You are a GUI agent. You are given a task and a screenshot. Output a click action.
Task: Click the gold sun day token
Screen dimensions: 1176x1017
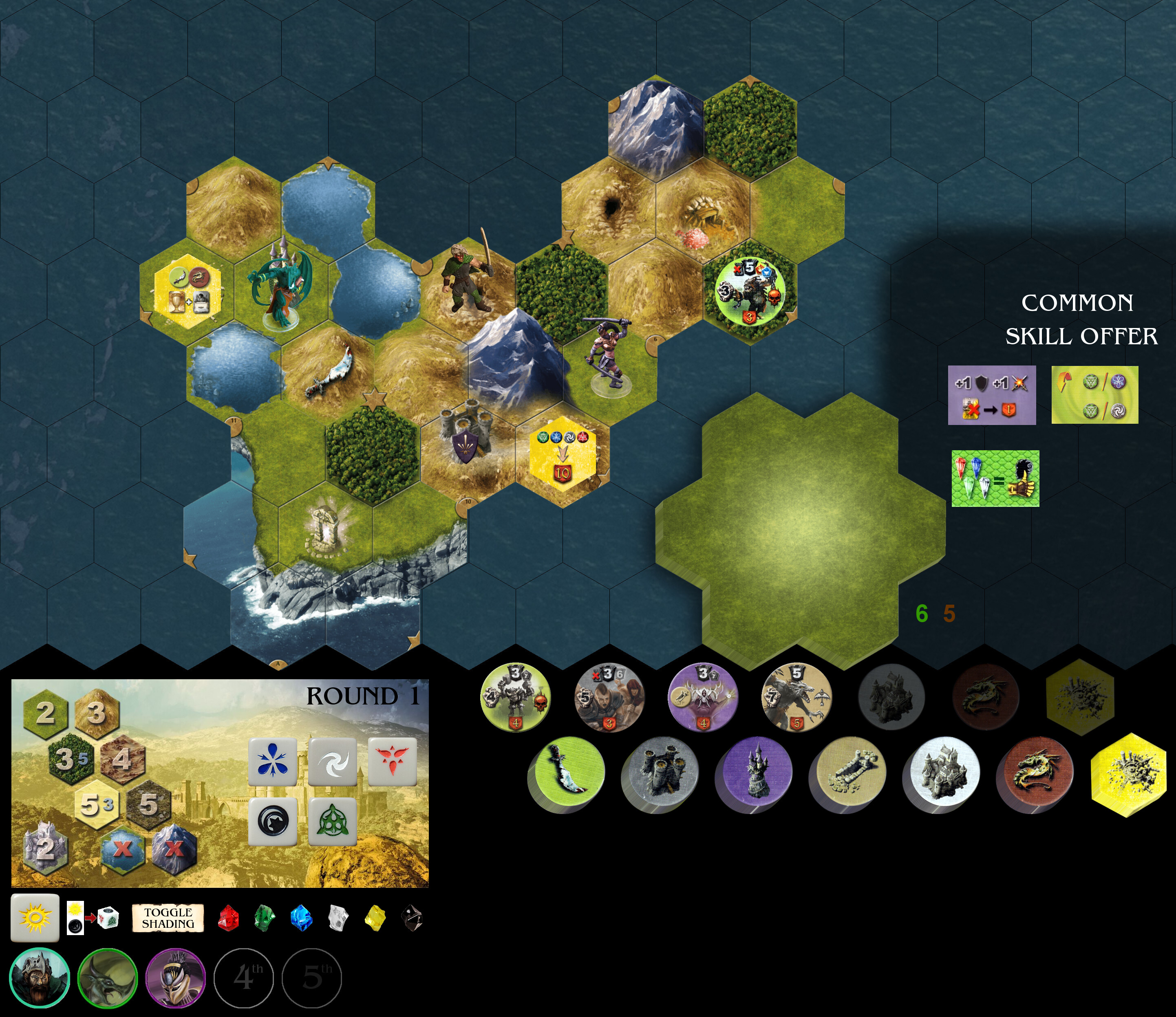(35, 918)
